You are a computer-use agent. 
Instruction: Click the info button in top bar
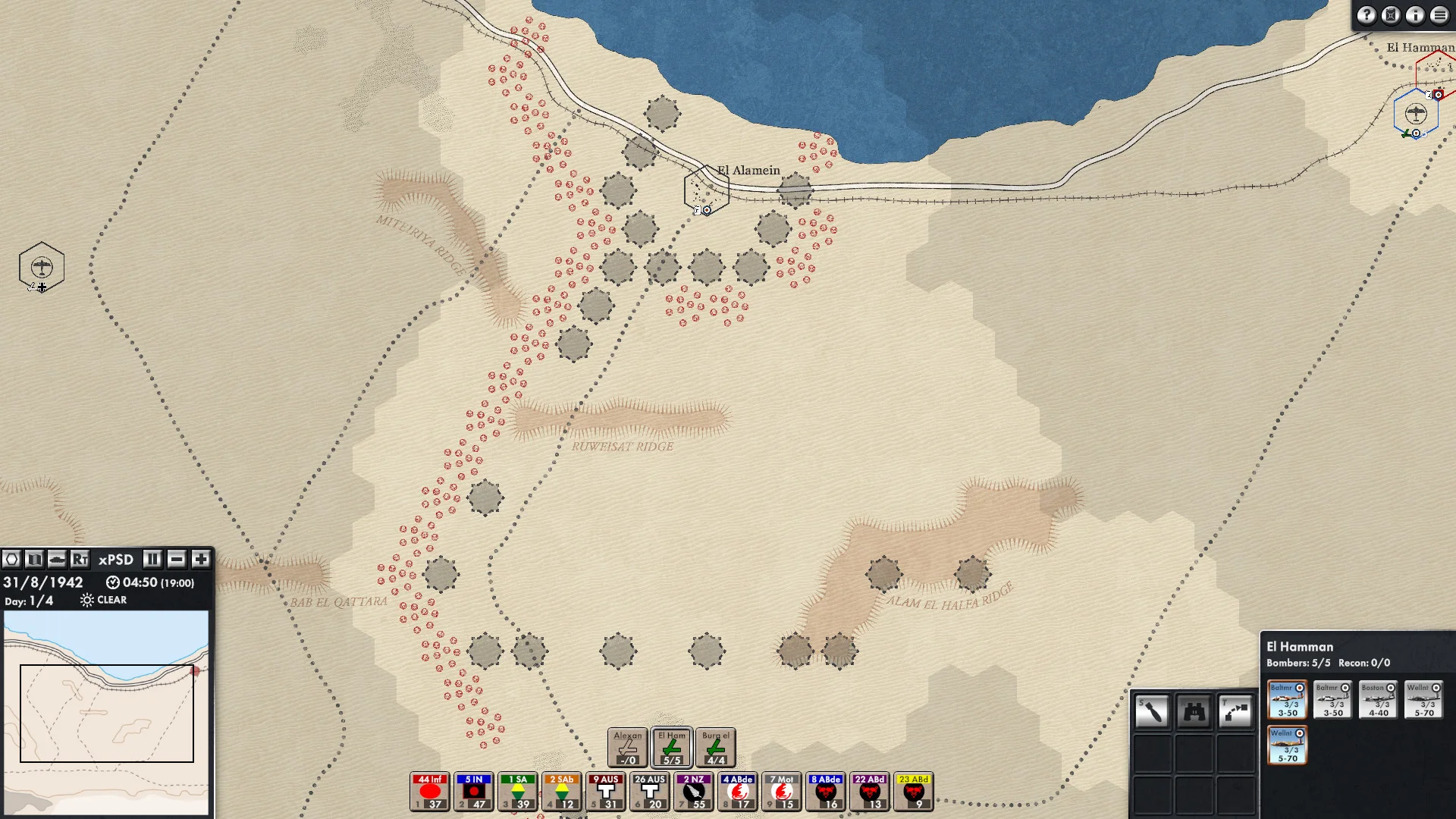[x=1415, y=15]
